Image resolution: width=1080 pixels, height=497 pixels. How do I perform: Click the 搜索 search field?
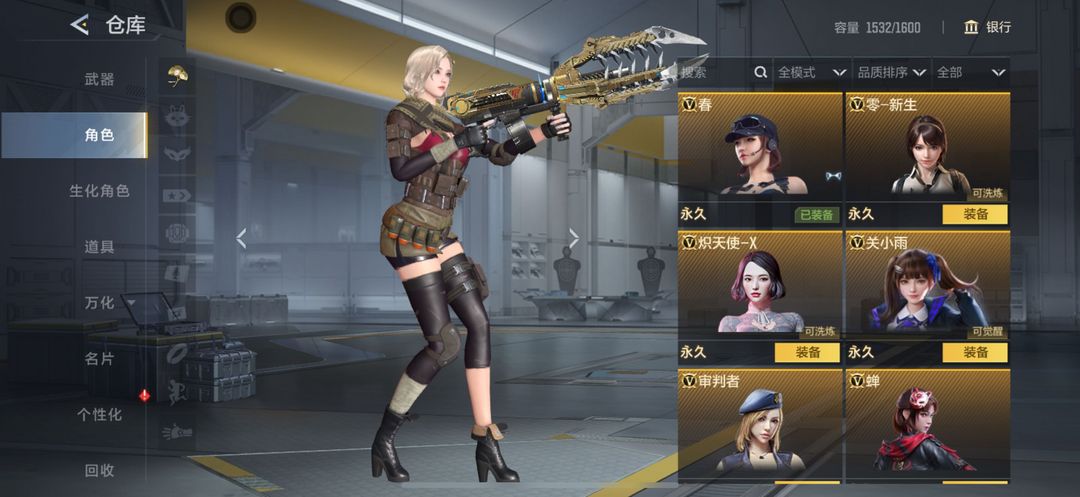click(714, 72)
